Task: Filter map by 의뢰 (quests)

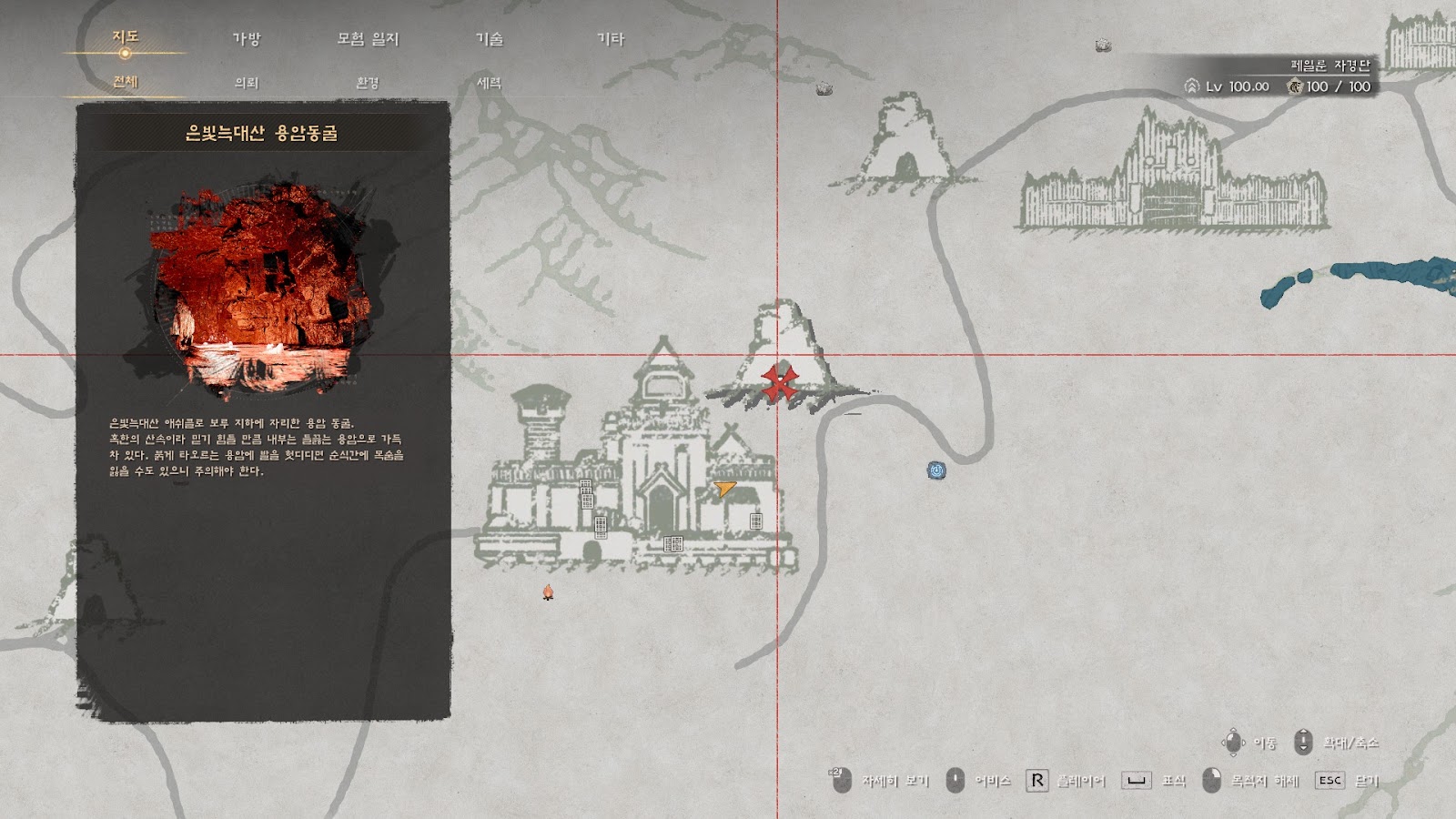Action: coord(247,83)
